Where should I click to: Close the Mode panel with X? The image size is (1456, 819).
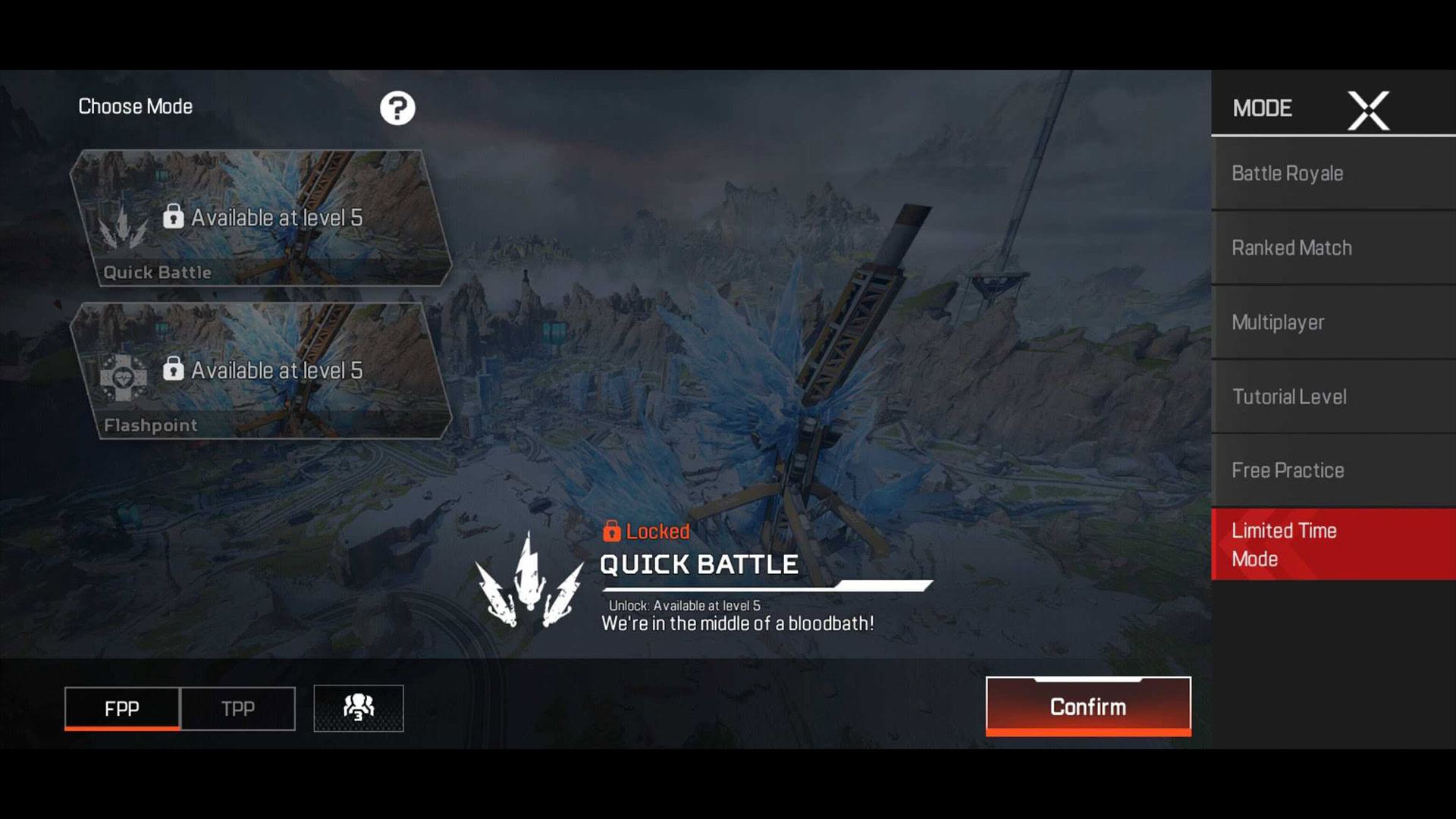click(1368, 111)
